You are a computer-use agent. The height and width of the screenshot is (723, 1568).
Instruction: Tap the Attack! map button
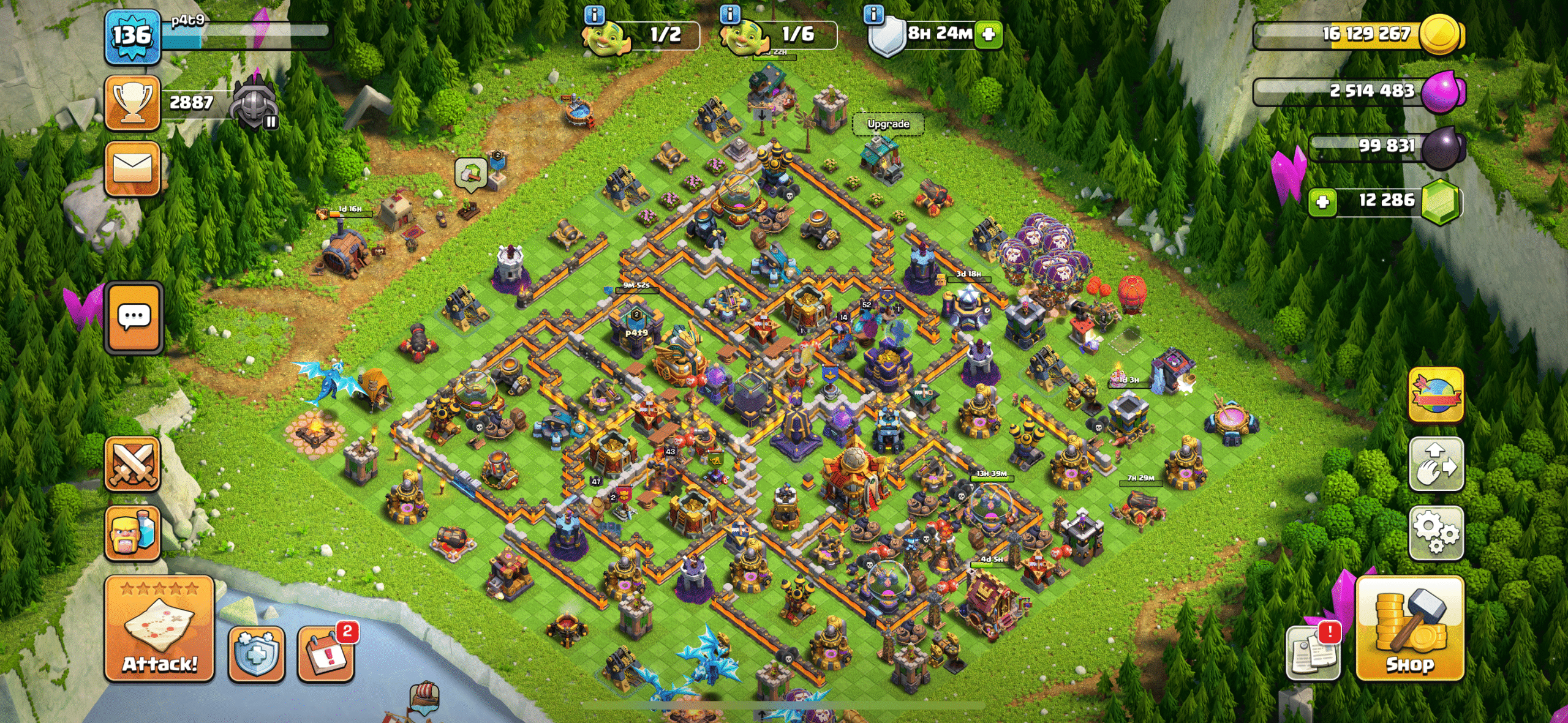click(159, 629)
